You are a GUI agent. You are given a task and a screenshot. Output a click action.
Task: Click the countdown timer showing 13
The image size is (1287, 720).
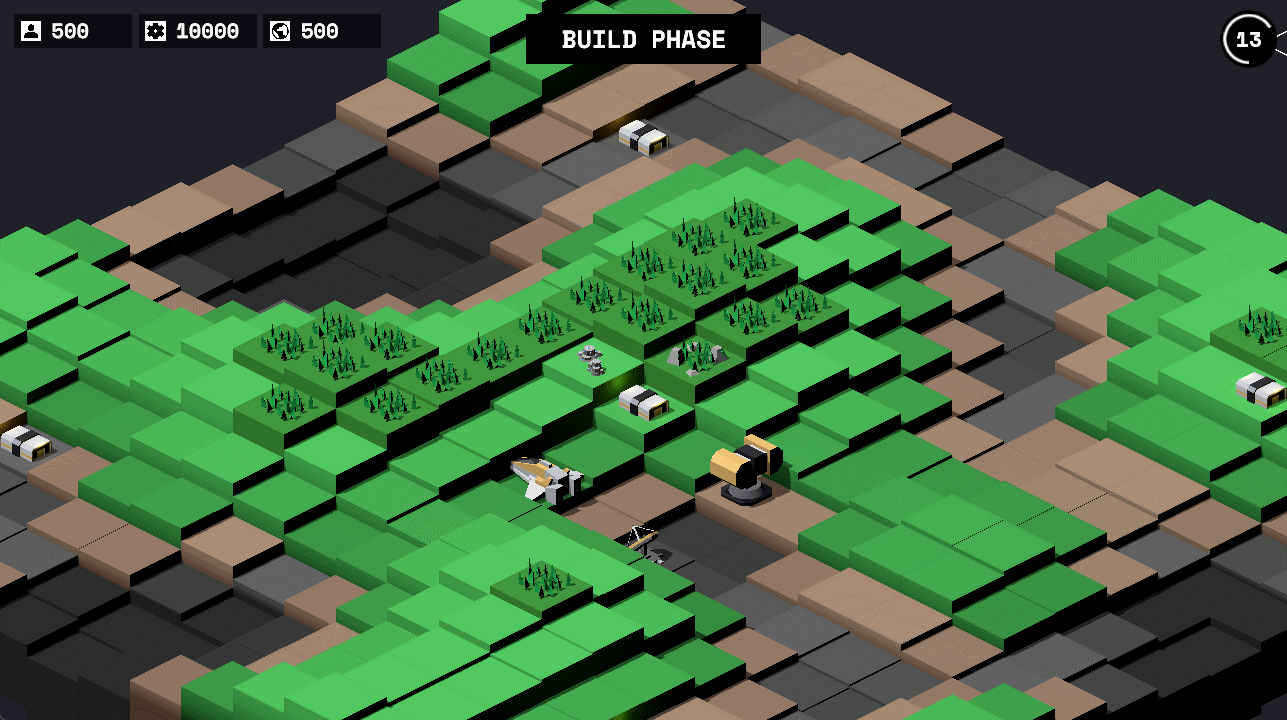click(x=1246, y=40)
